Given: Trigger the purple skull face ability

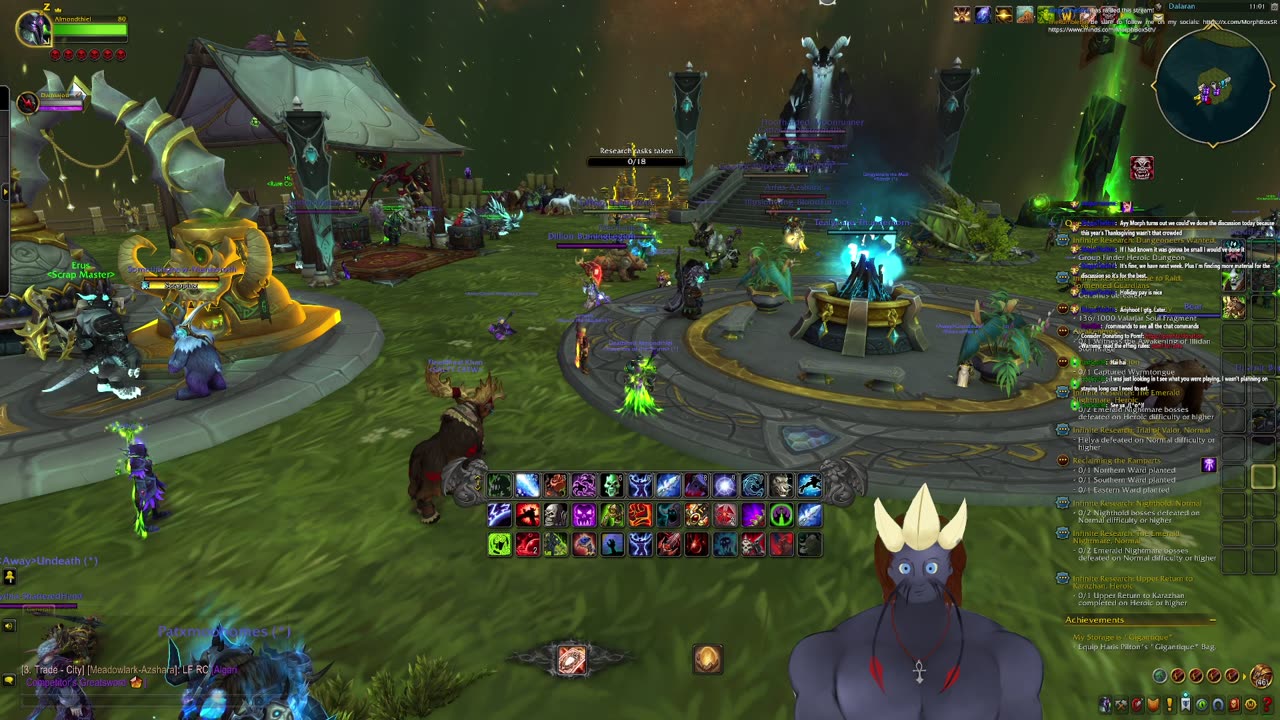Looking at the screenshot, I should pyautogui.click(x=584, y=515).
